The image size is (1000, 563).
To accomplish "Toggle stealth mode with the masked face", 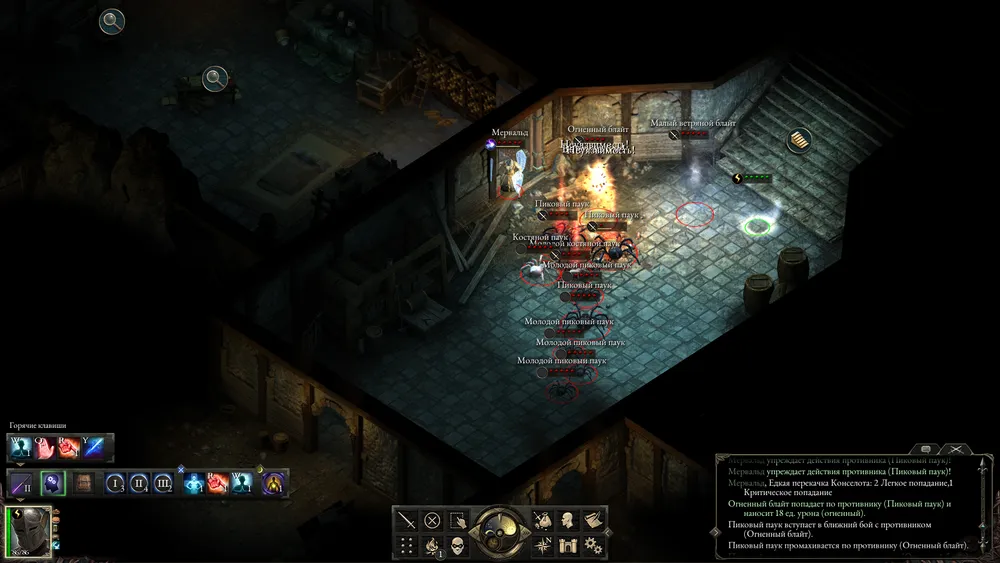I will coord(457,545).
